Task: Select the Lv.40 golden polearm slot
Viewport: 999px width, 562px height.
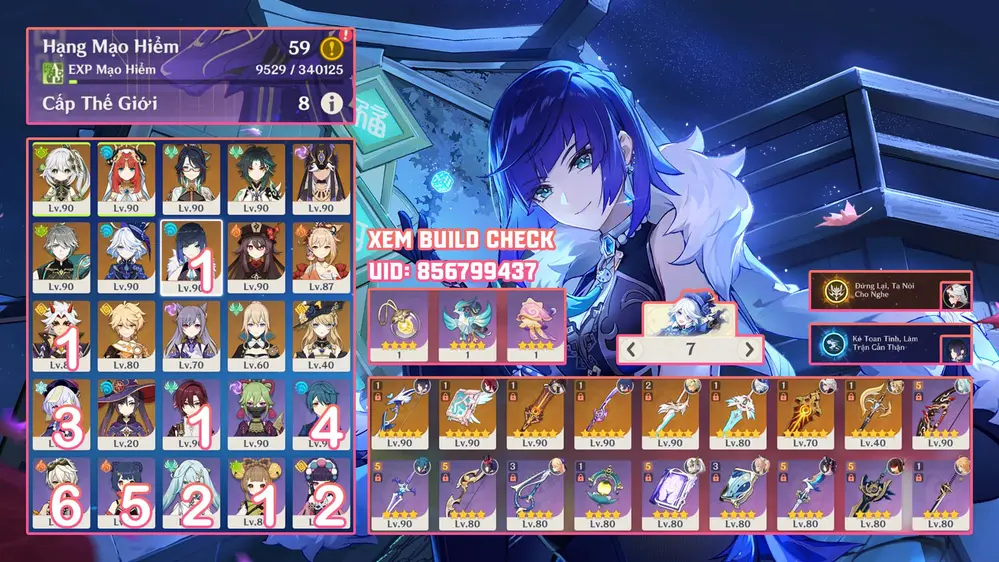Action: click(x=871, y=414)
